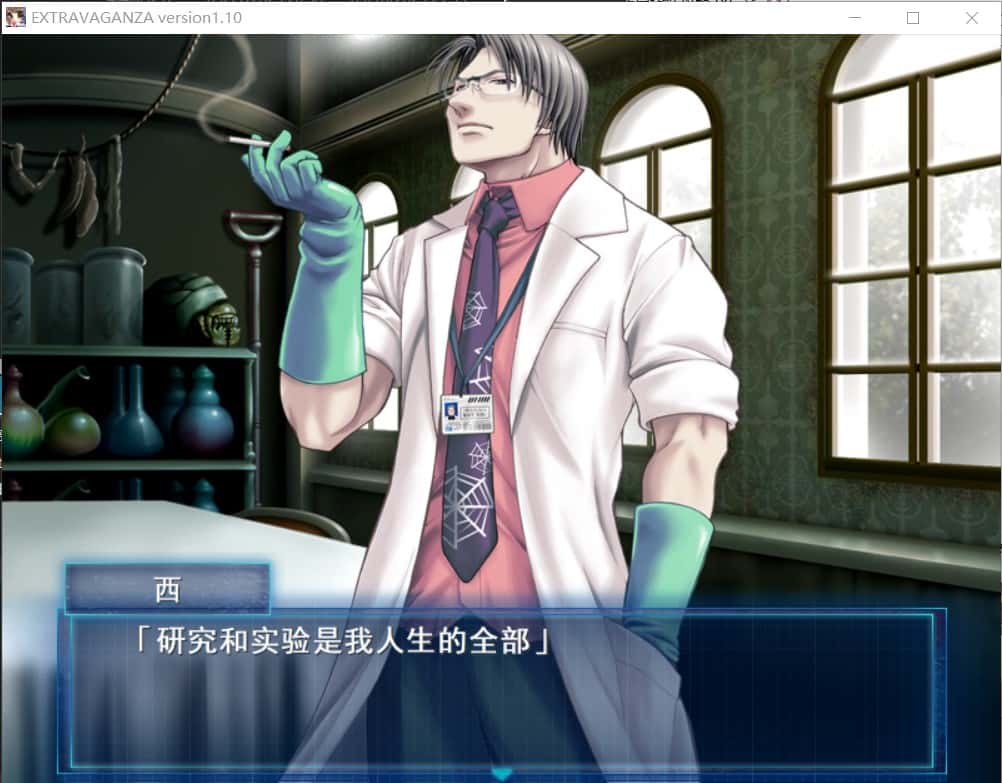
Task: Minimize the game window
Action: point(854,18)
